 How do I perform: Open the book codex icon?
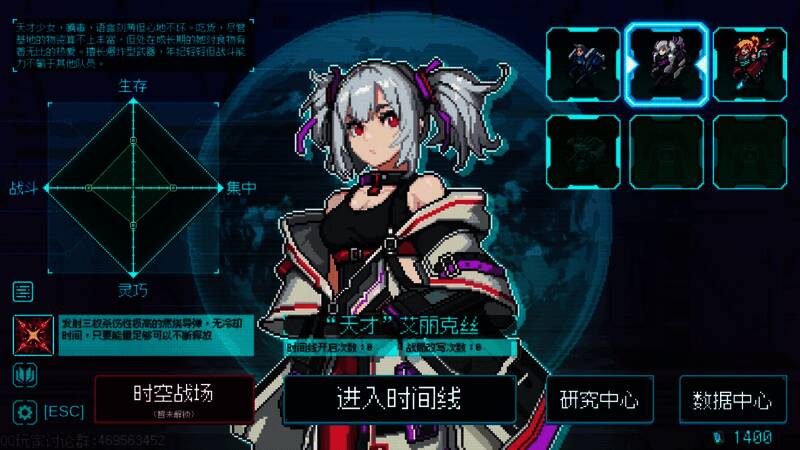click(23, 375)
